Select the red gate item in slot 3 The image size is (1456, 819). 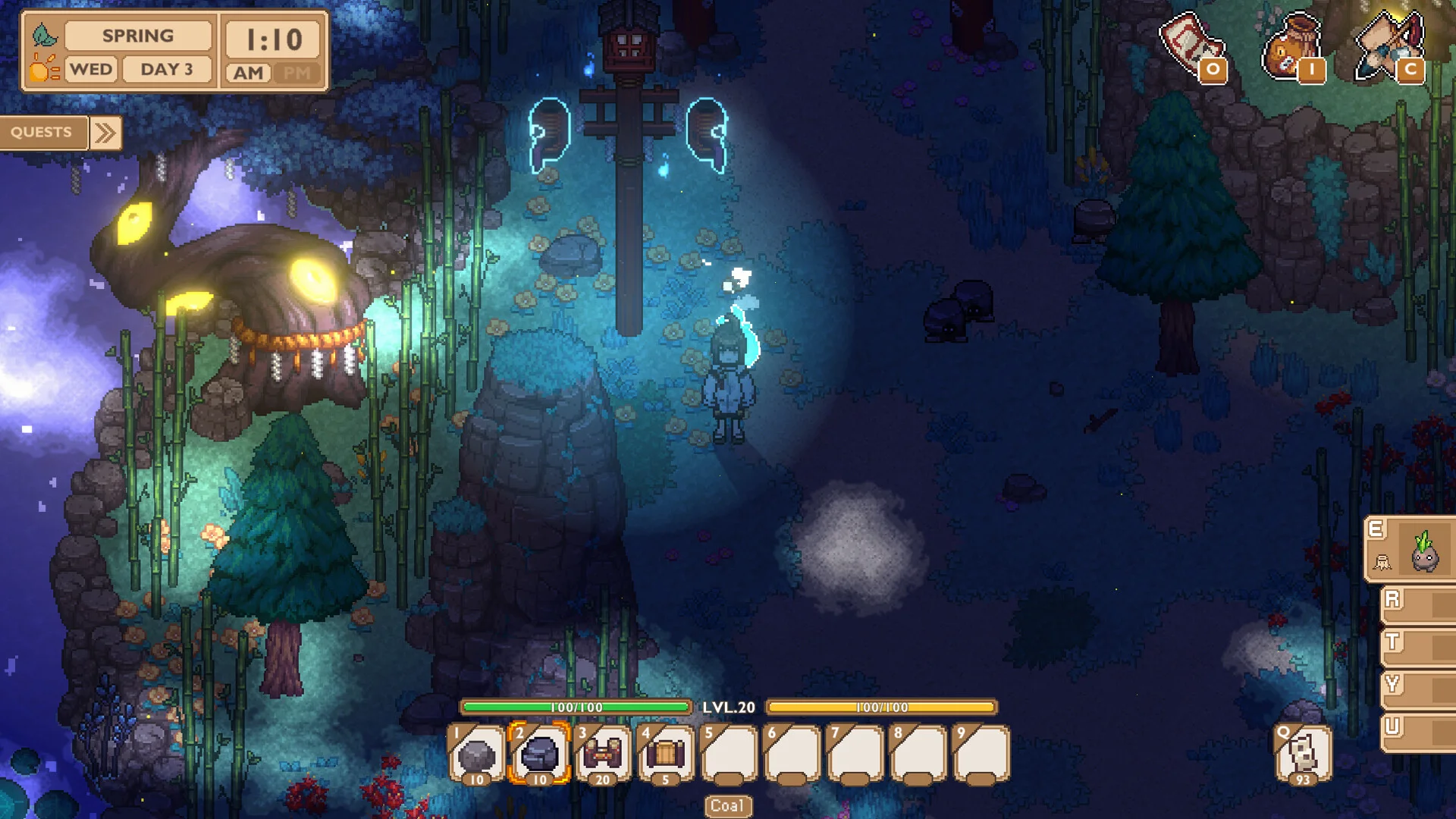point(602,754)
